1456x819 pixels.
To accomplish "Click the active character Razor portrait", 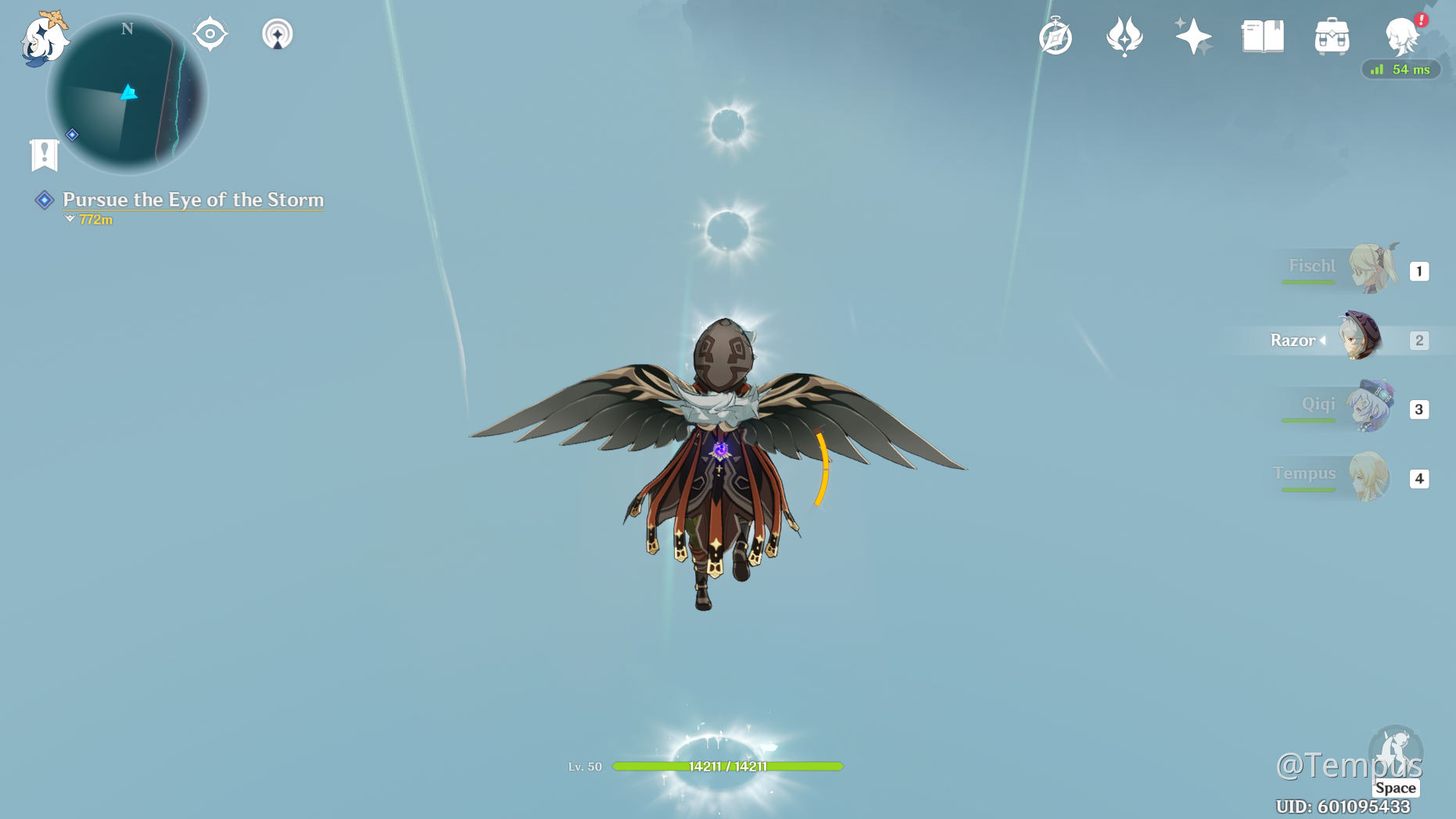I will pyautogui.click(x=1358, y=339).
